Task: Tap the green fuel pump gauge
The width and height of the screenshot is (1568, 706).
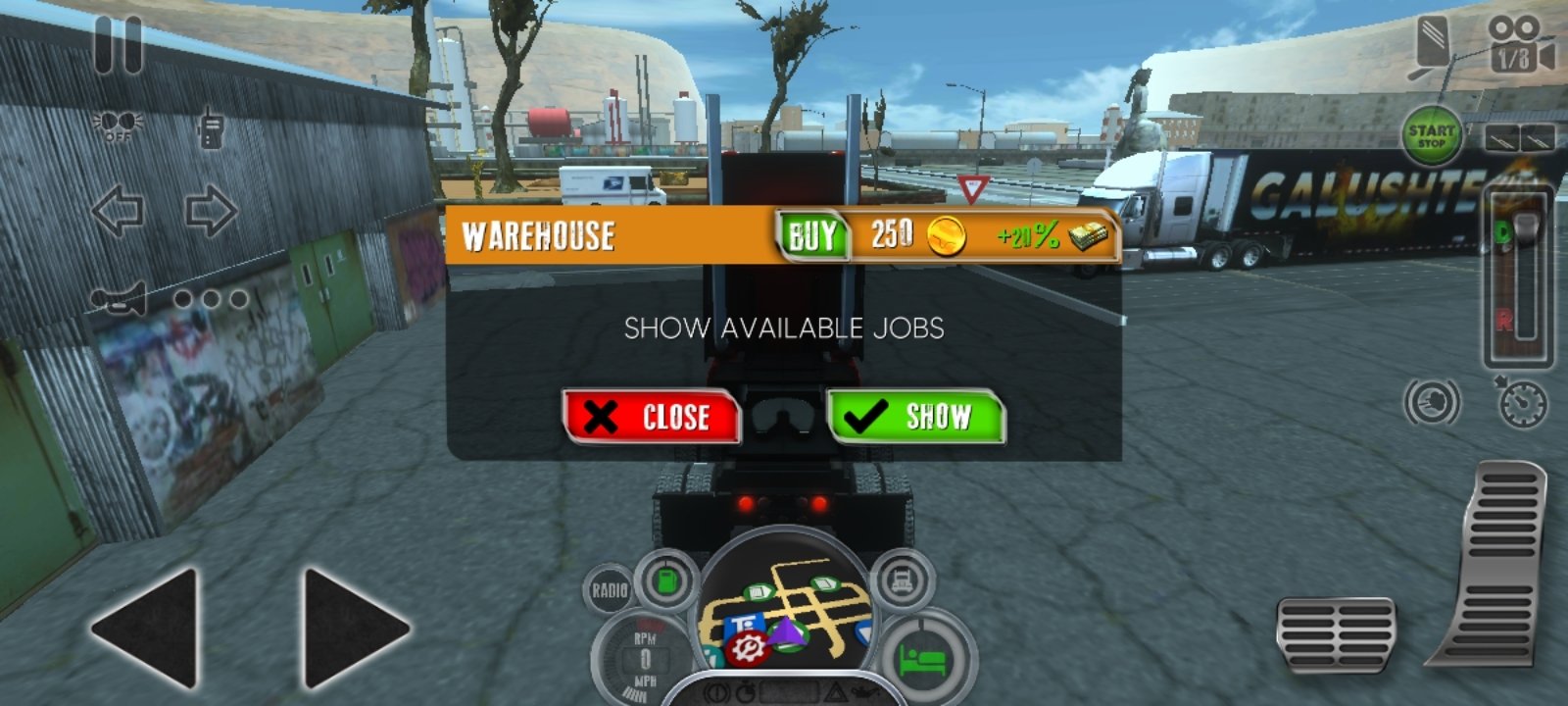Action: pyautogui.click(x=666, y=580)
